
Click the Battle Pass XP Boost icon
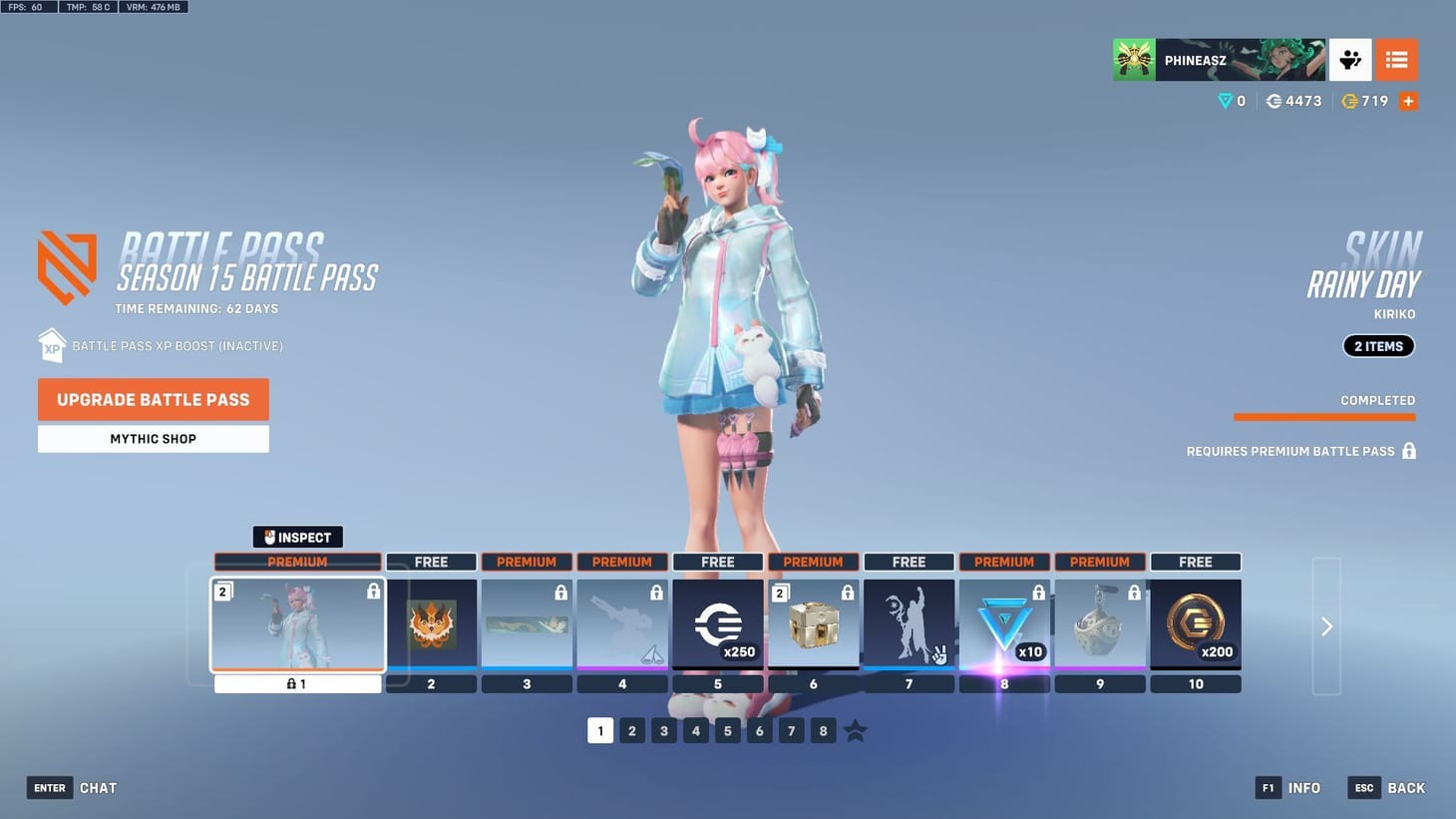[x=52, y=345]
